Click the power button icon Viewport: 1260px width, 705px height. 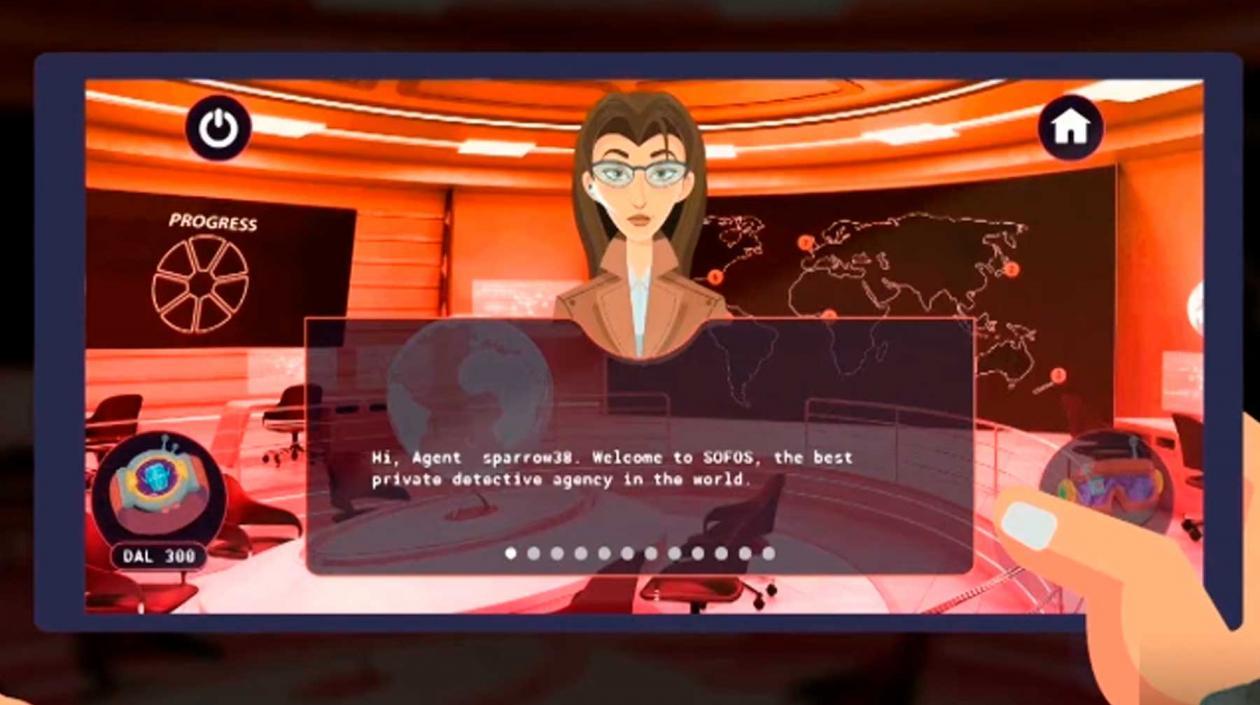[218, 127]
